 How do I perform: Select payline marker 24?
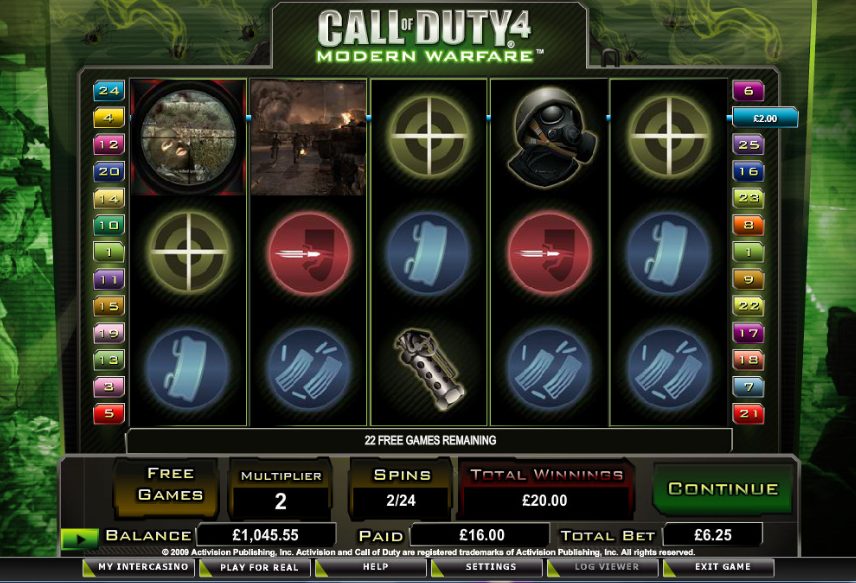[x=108, y=91]
